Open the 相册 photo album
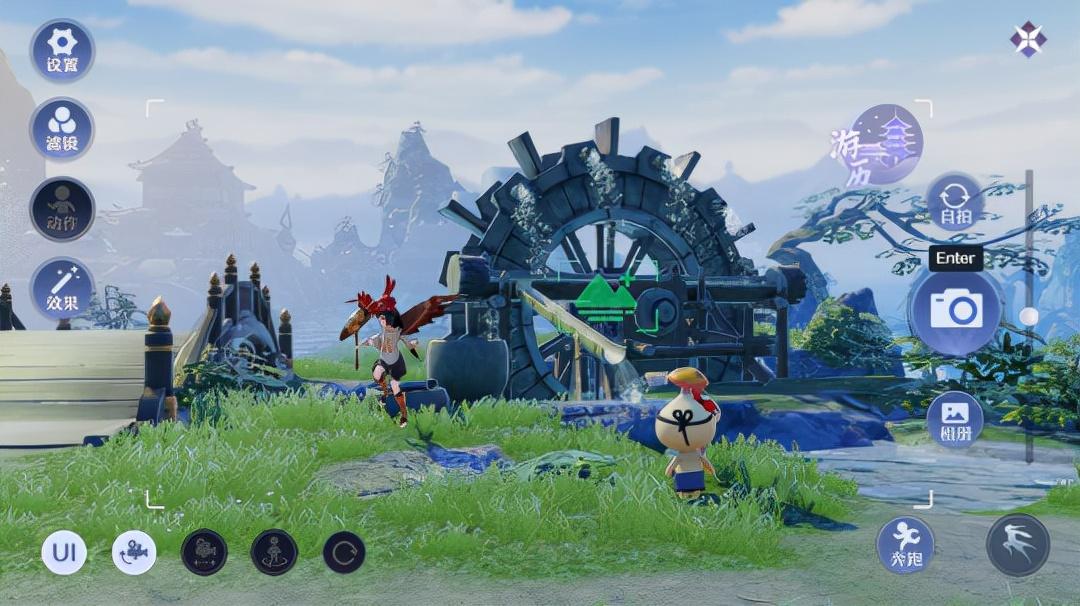Viewport: 1080px width, 606px height. click(955, 419)
